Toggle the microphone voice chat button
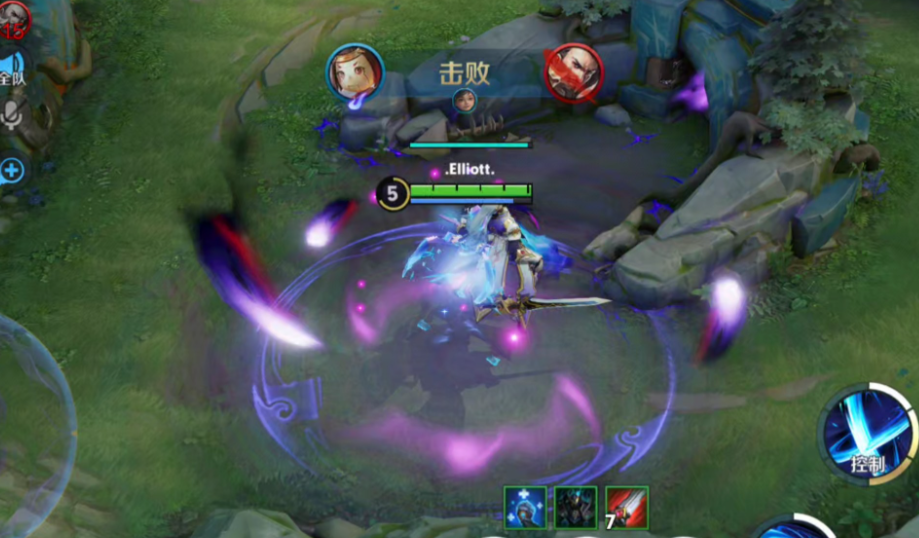This screenshot has width=919, height=538. point(12,116)
